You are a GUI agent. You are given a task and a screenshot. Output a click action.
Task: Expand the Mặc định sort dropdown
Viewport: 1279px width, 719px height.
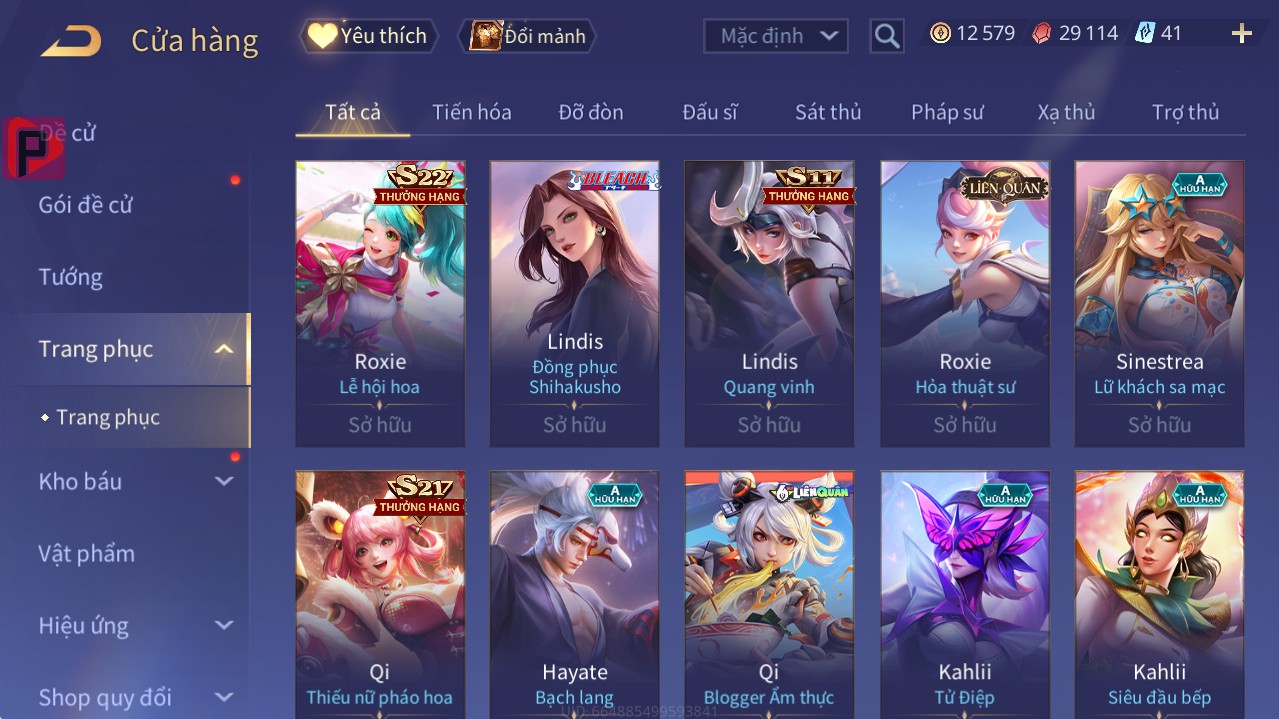(x=777, y=36)
